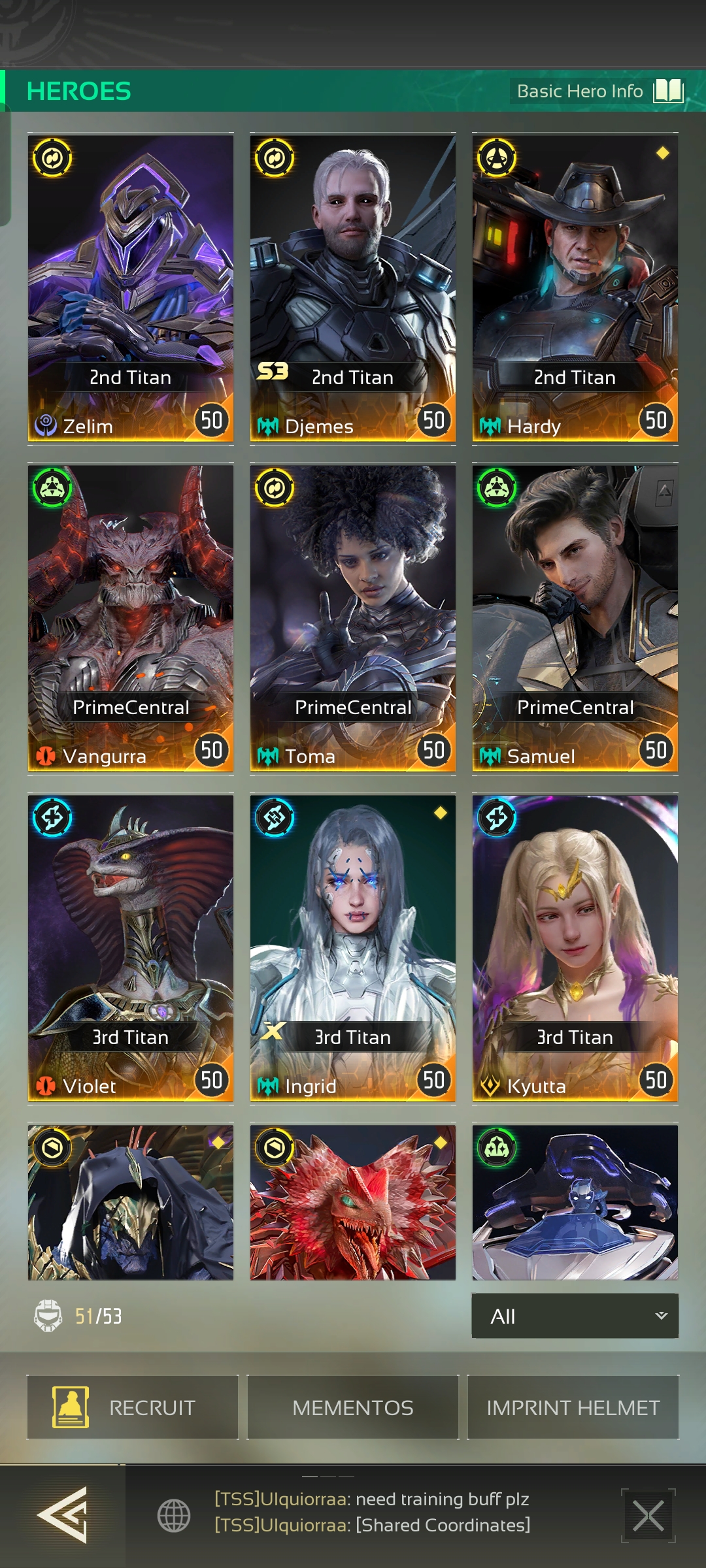
Task: Click the Imprint Helmet button
Action: [x=573, y=1407]
